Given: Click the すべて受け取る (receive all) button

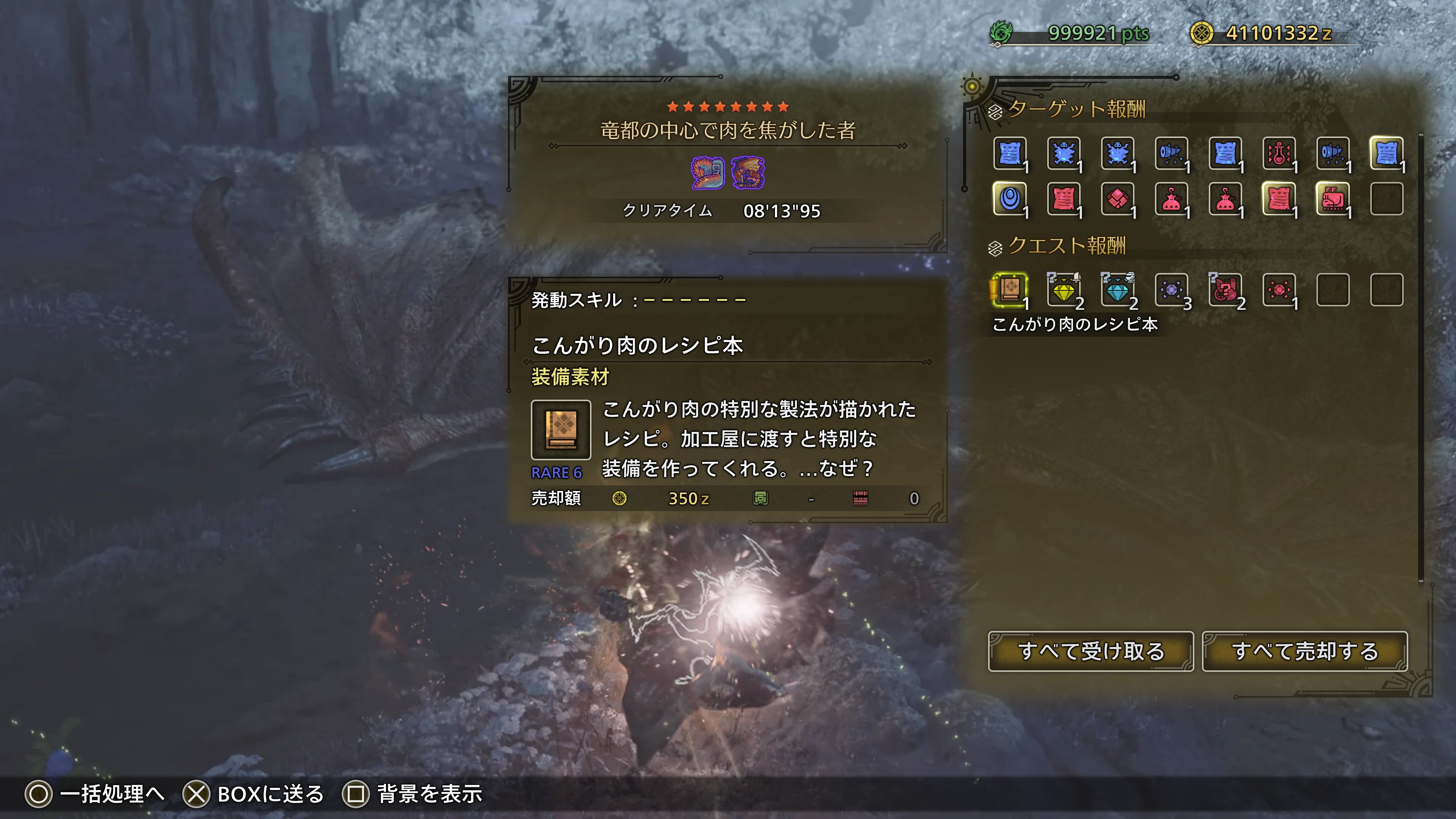Looking at the screenshot, I should click(1090, 651).
